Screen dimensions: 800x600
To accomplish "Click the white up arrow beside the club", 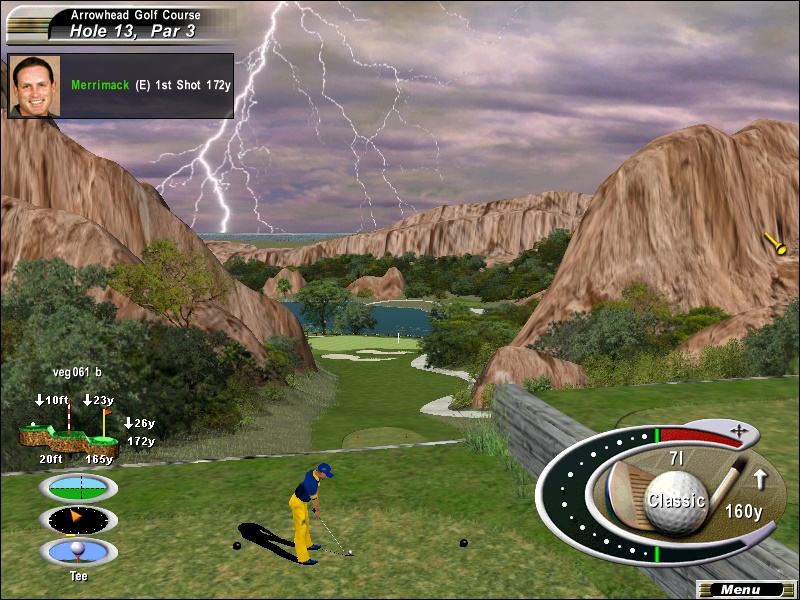I will tap(759, 479).
